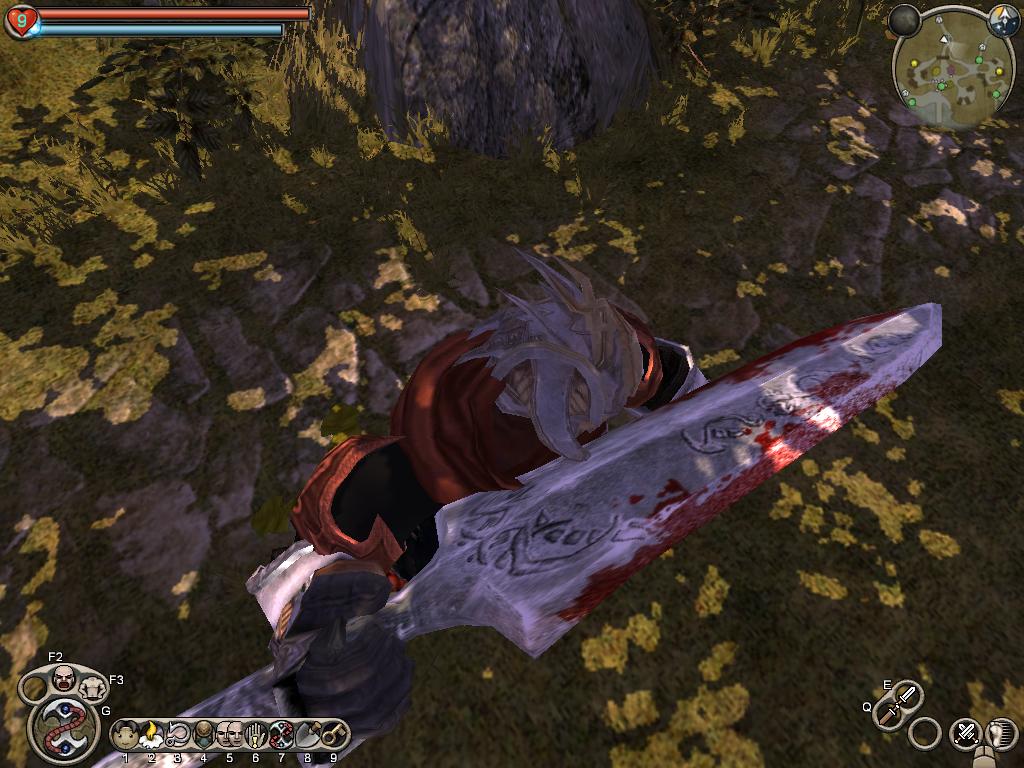
Task: Use the flame and cloud expression
Action: [152, 736]
